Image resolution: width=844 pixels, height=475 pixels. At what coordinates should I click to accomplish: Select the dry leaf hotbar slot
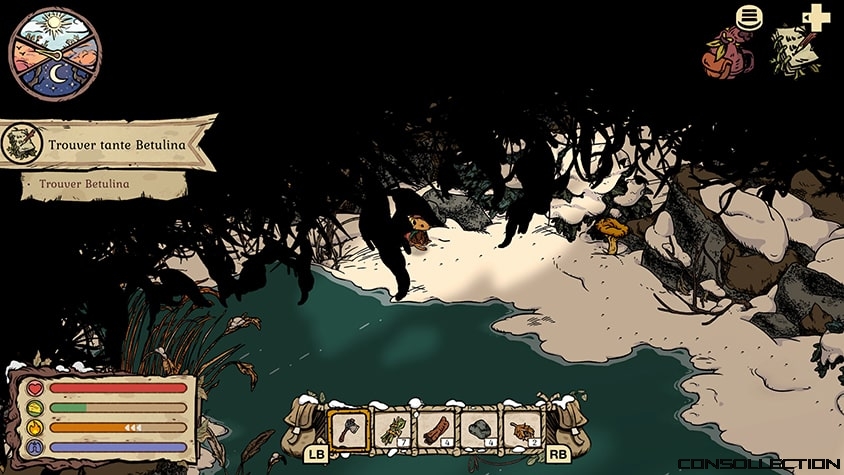click(521, 430)
